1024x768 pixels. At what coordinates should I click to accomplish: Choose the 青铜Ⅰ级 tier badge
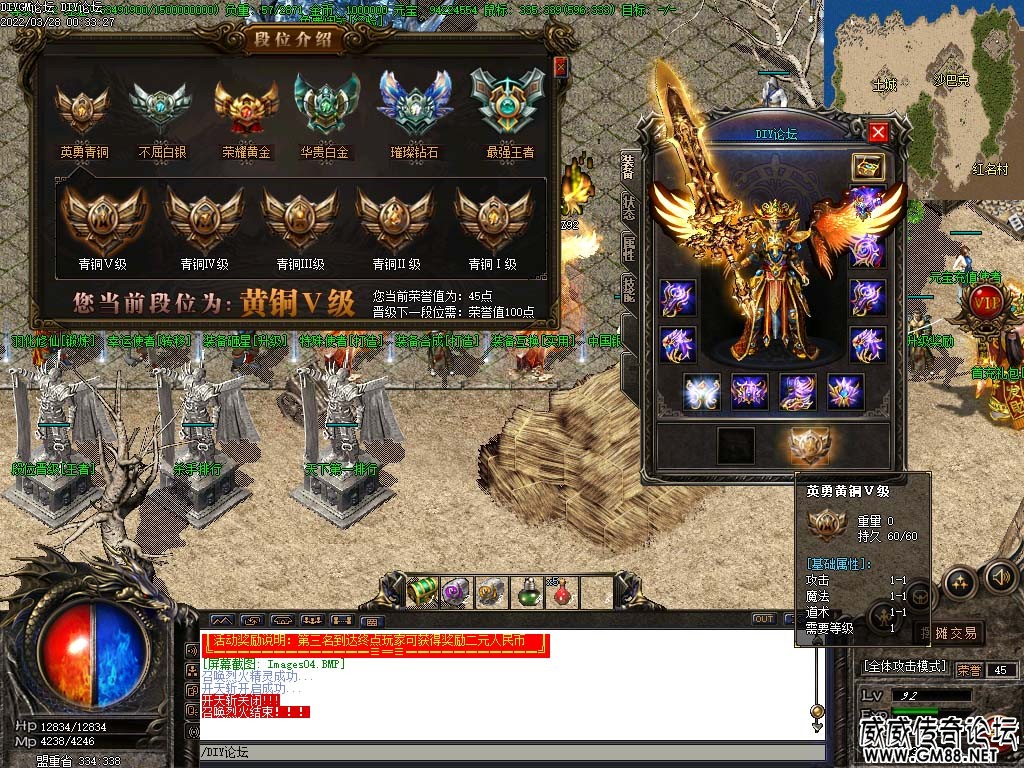pyautogui.click(x=492, y=220)
